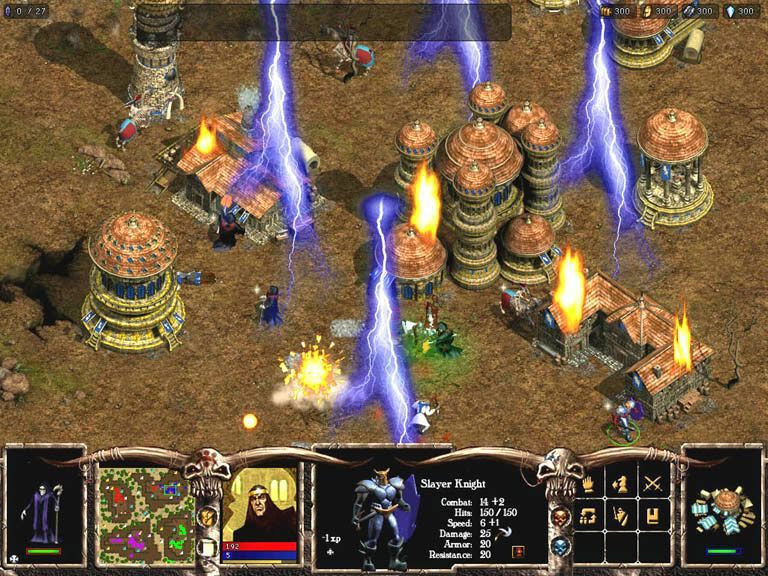Image resolution: width=768 pixels, height=576 pixels.
Task: Click the round shield button beside minimap
Action: tap(205, 516)
